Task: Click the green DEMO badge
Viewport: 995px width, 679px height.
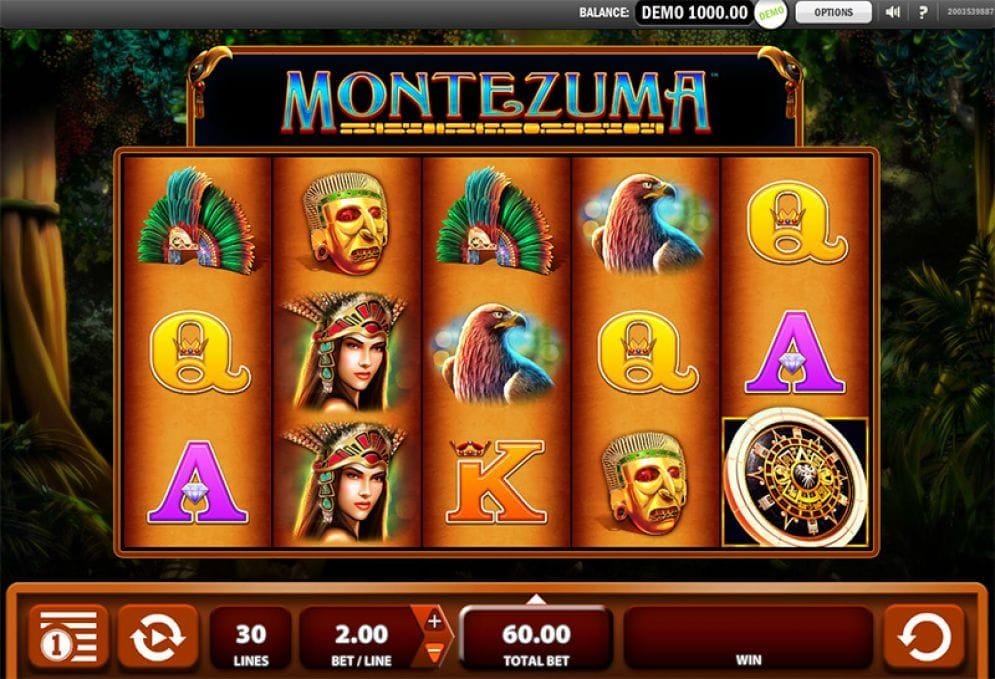Action: point(770,14)
